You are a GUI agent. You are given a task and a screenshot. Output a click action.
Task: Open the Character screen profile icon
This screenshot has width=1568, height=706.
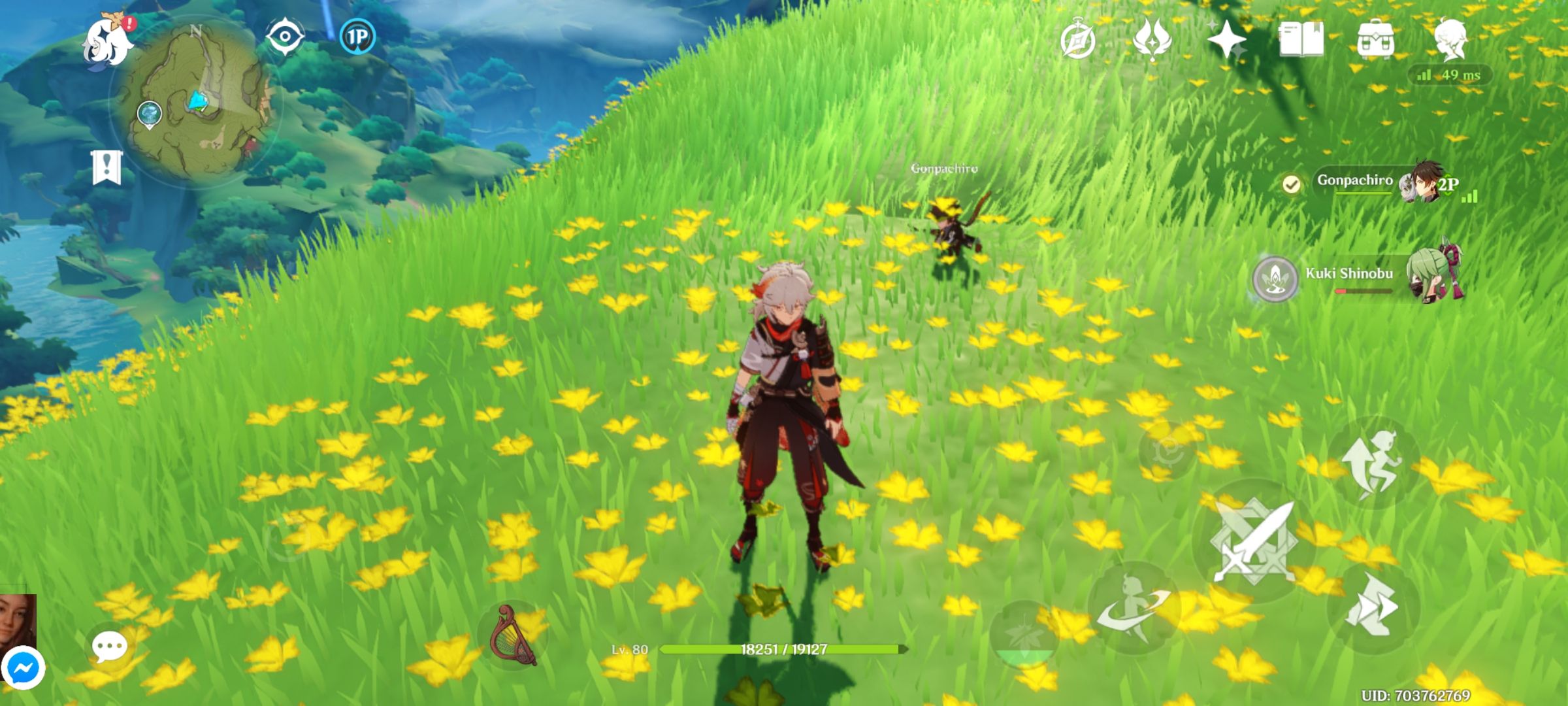[1451, 39]
